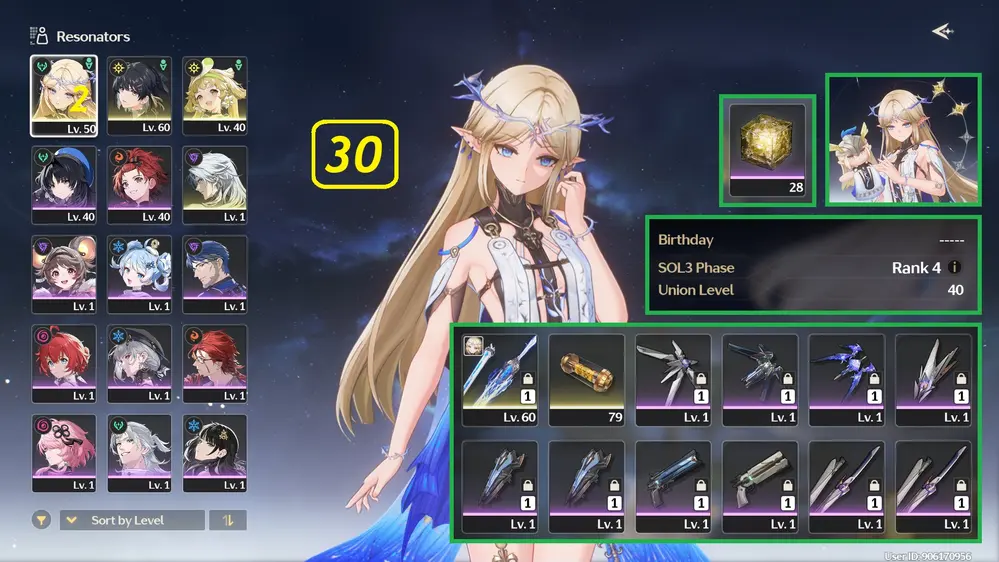Select the blonde elf resonator at Lv. 50
The image size is (999, 562).
tap(64, 95)
